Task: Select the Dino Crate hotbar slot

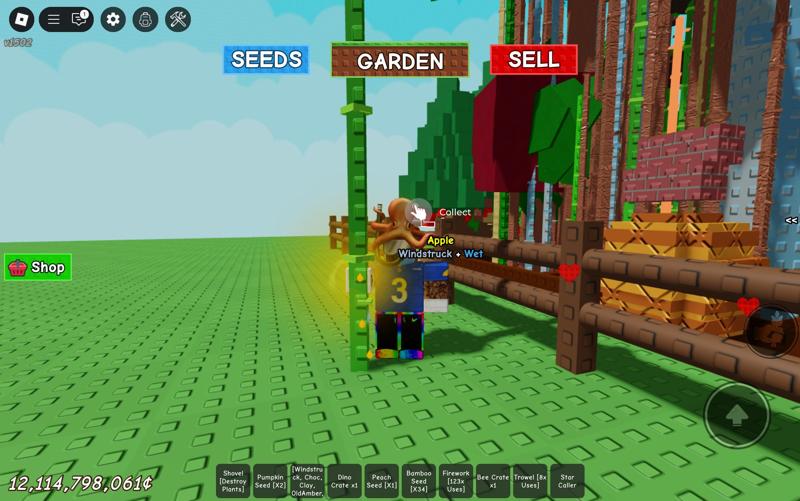Action: click(x=345, y=481)
